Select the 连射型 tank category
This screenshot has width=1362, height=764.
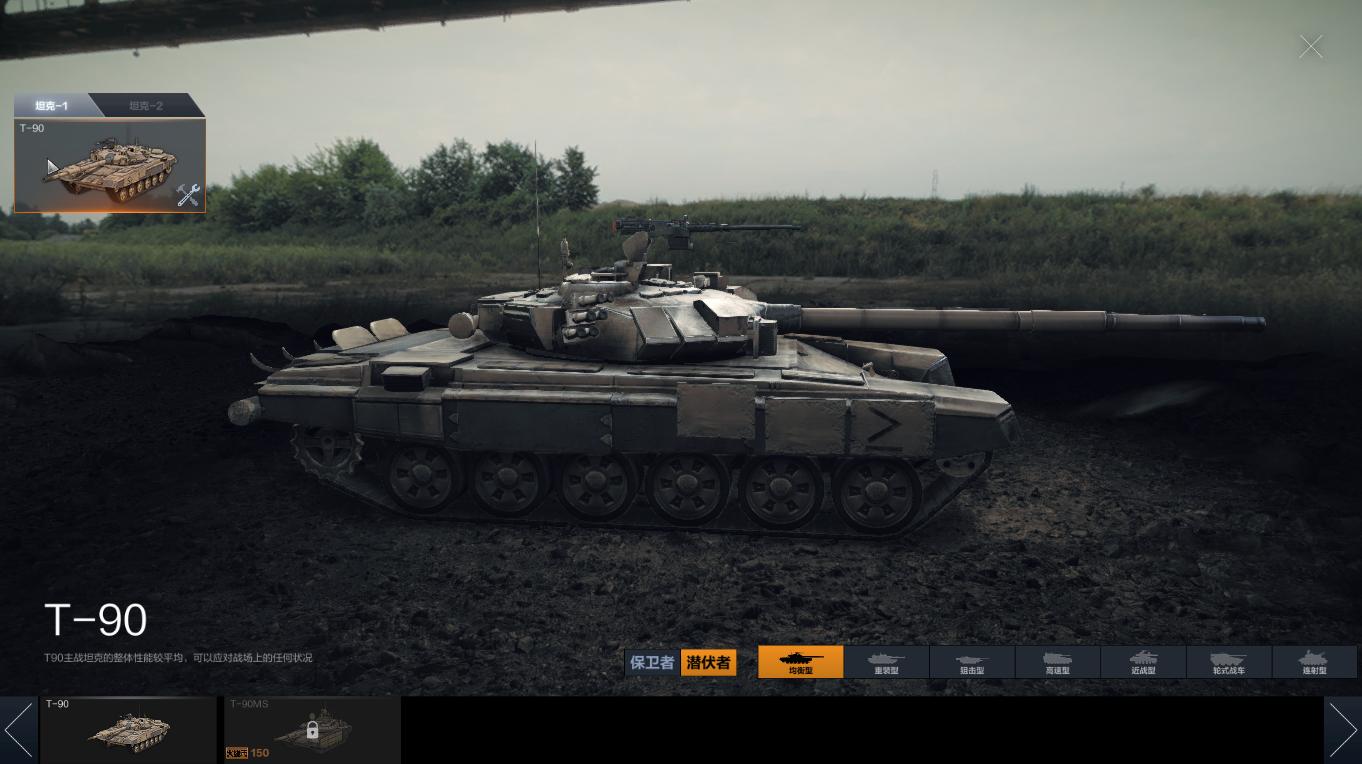click(x=1314, y=662)
